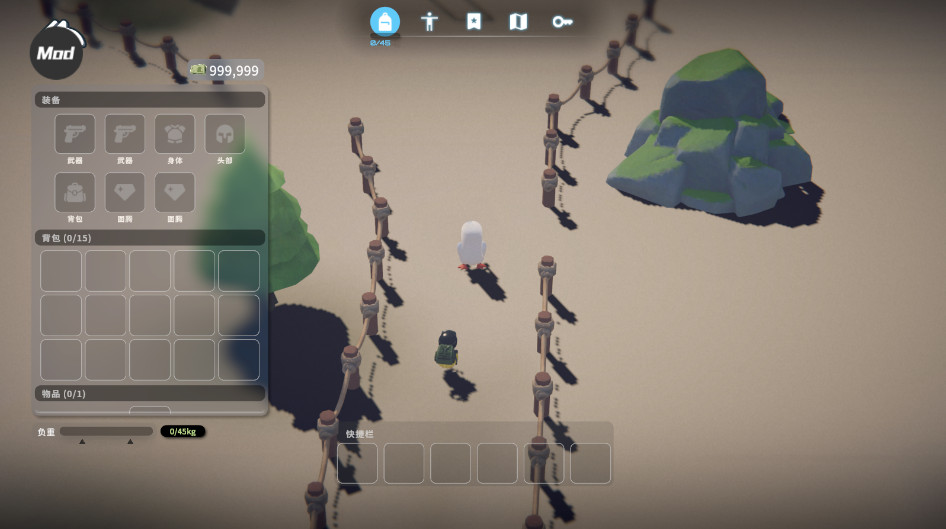Switch to the character figure tab
Viewport: 946px width, 529px height.
[x=429, y=21]
